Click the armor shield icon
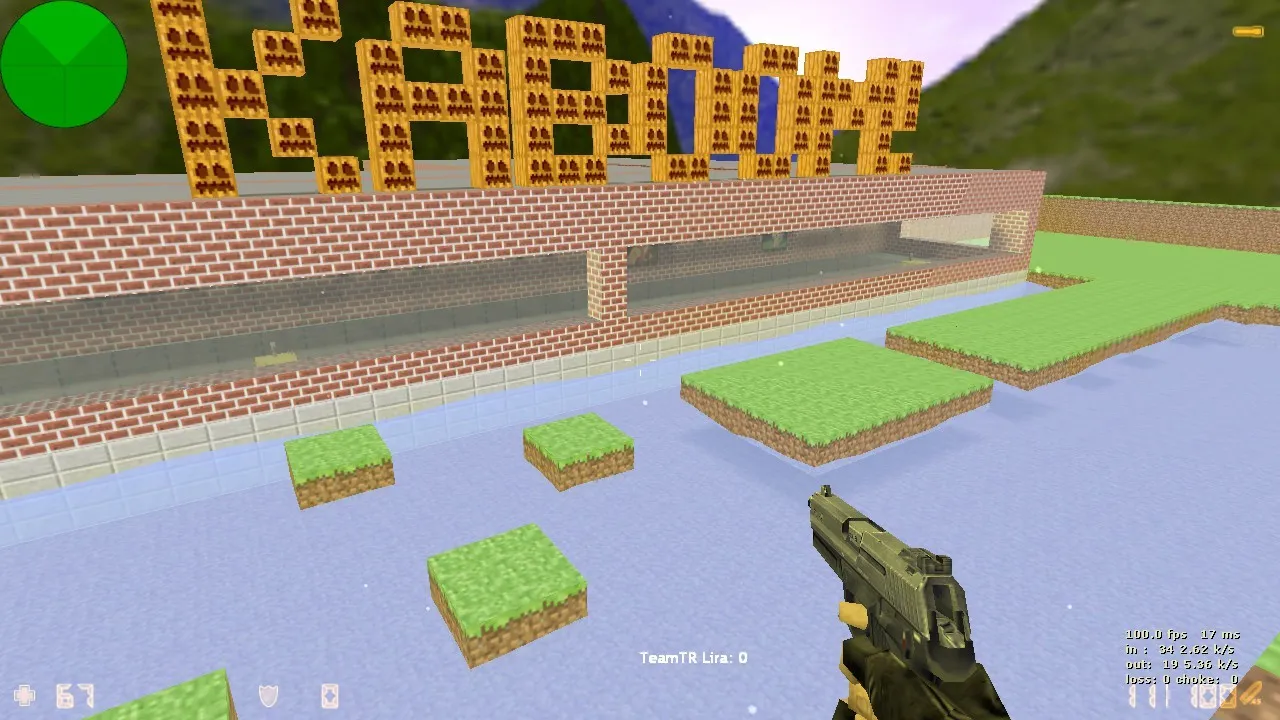Viewport: 1280px width, 720px height. coord(270,695)
